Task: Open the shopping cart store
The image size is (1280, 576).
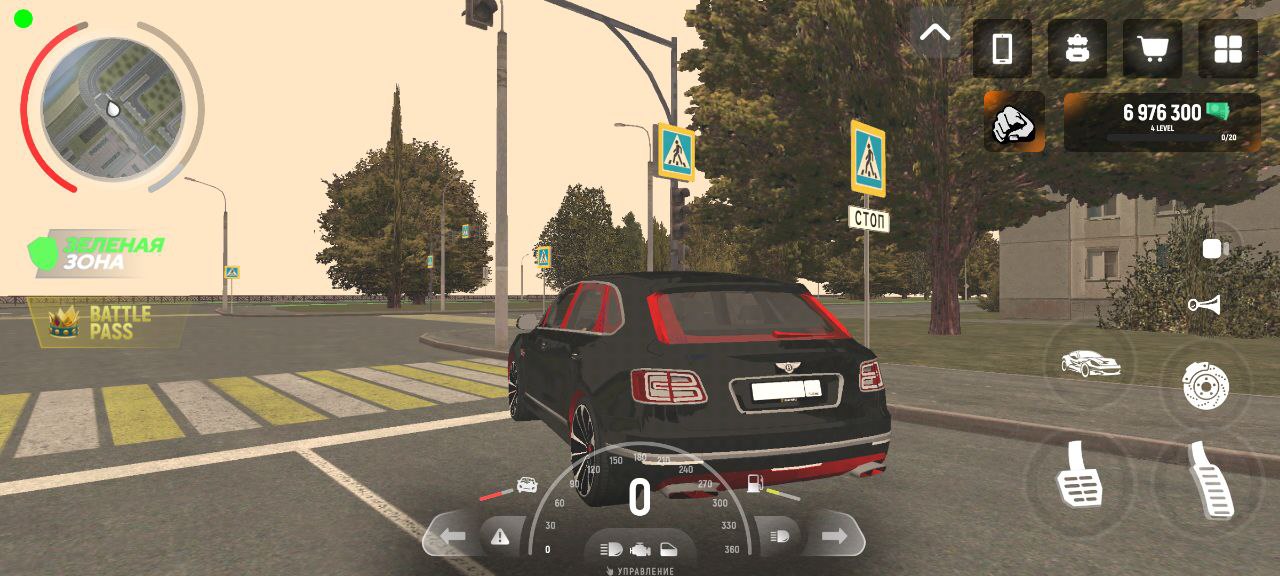Action: click(x=1152, y=49)
